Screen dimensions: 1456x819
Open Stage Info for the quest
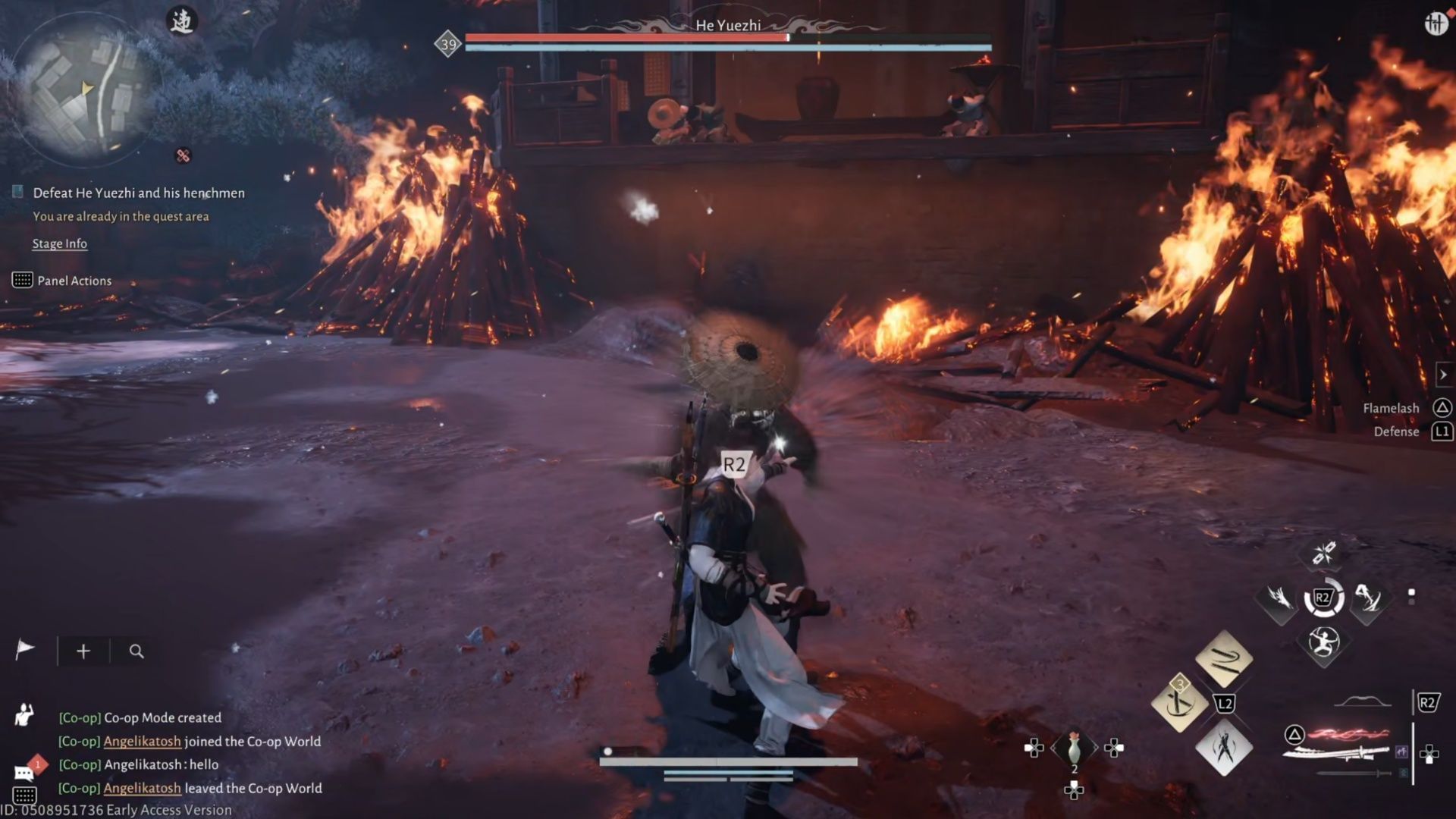60,243
